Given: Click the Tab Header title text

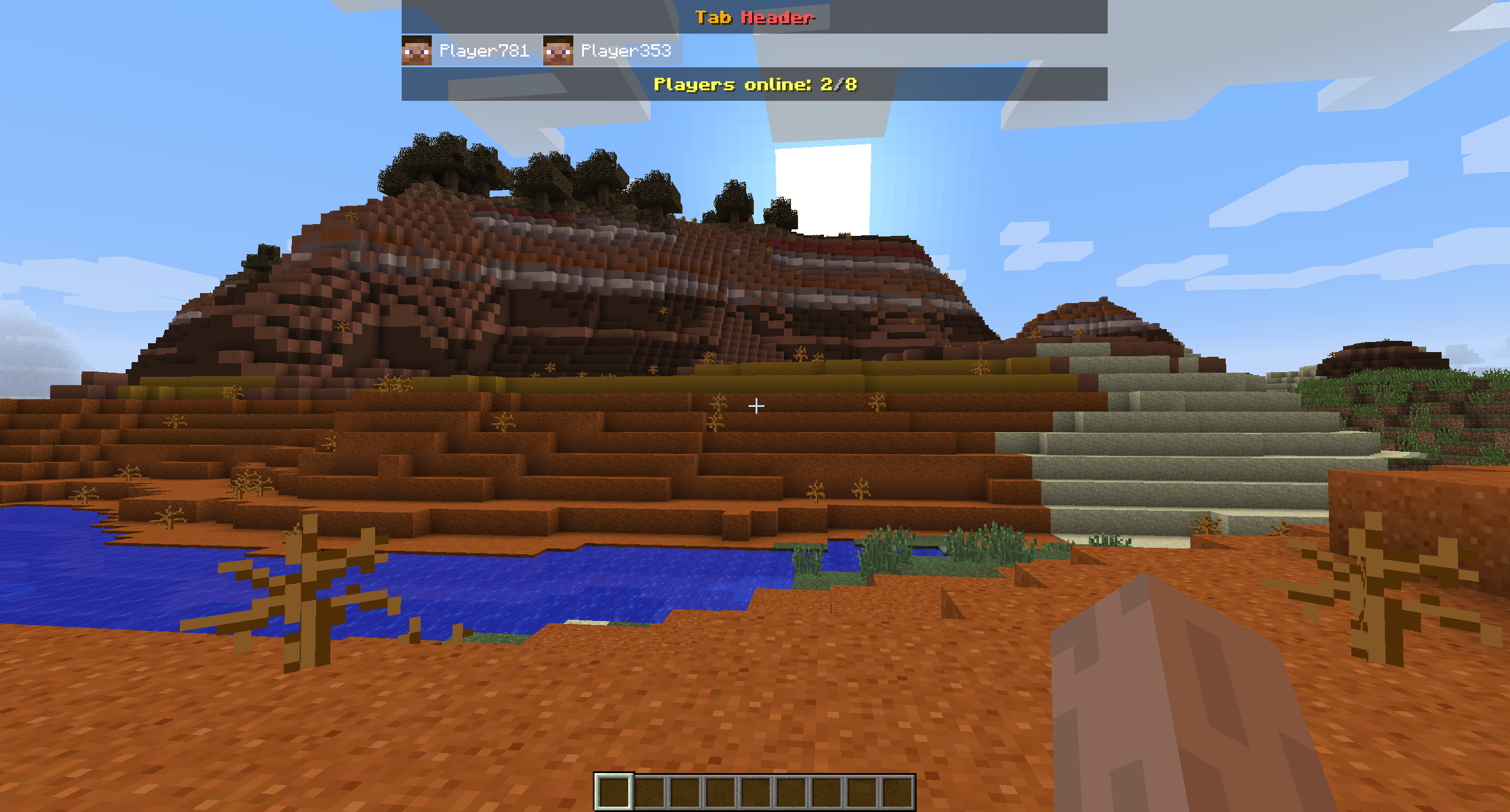Looking at the screenshot, I should (x=755, y=18).
